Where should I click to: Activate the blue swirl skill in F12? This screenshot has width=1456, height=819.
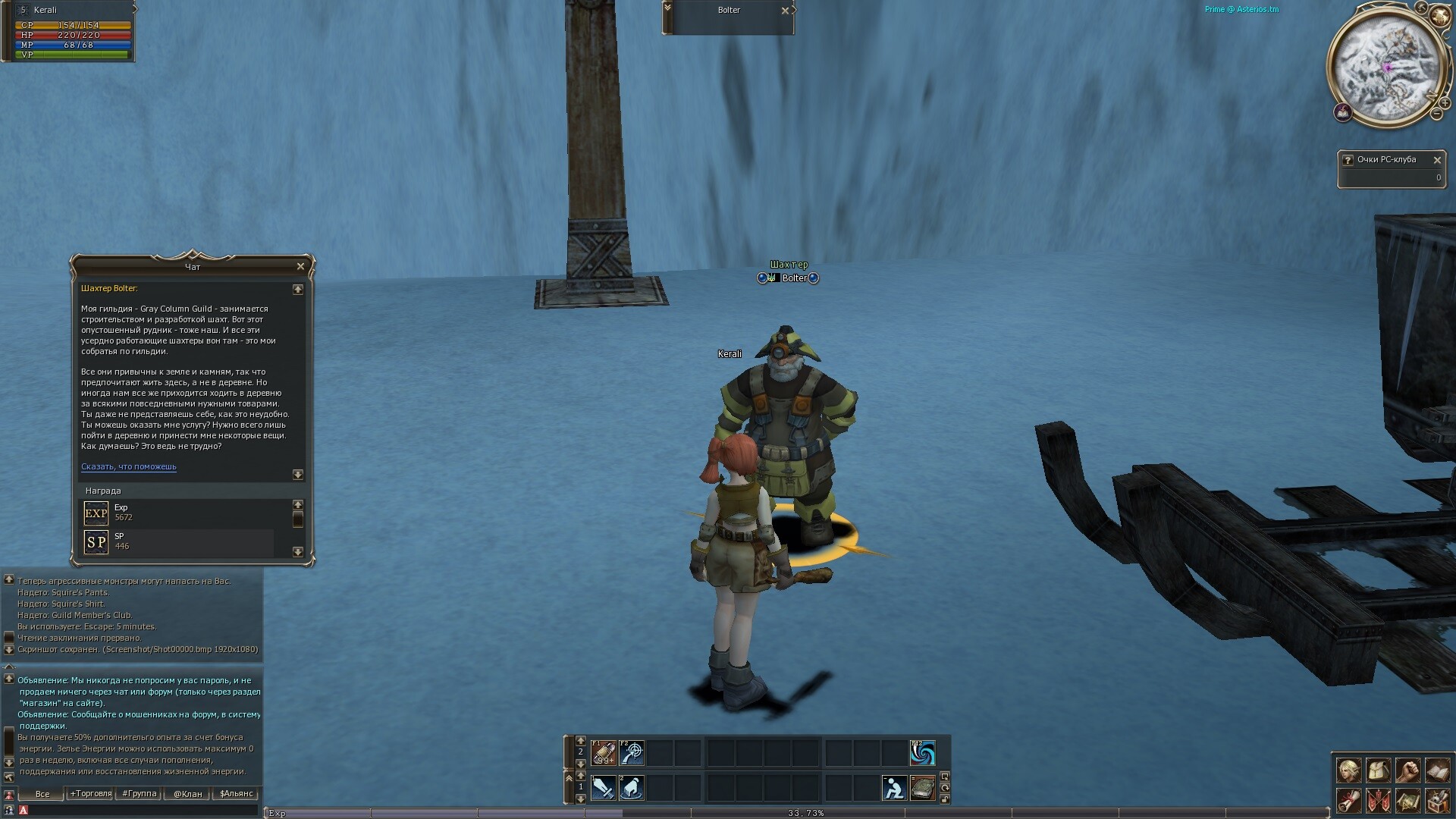tap(922, 753)
